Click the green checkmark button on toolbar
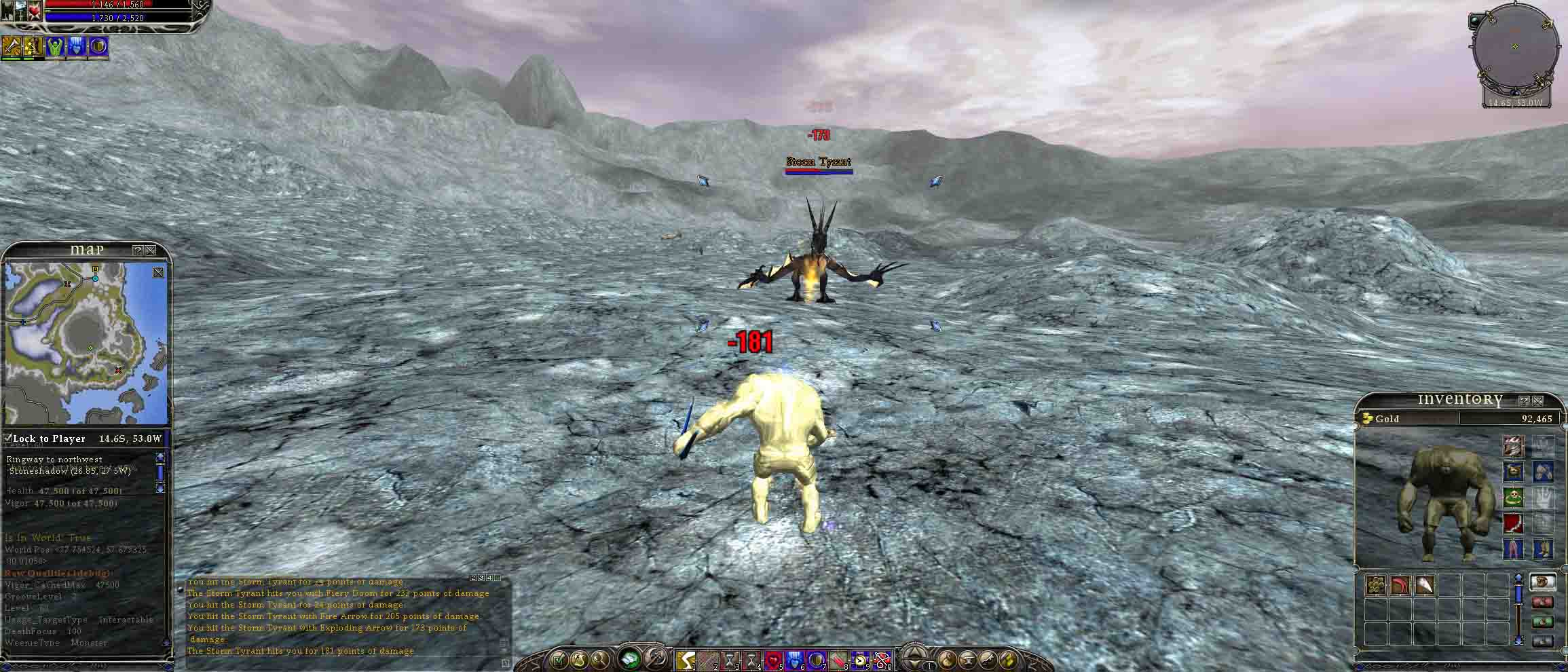The width and height of the screenshot is (1568, 672). [558, 658]
